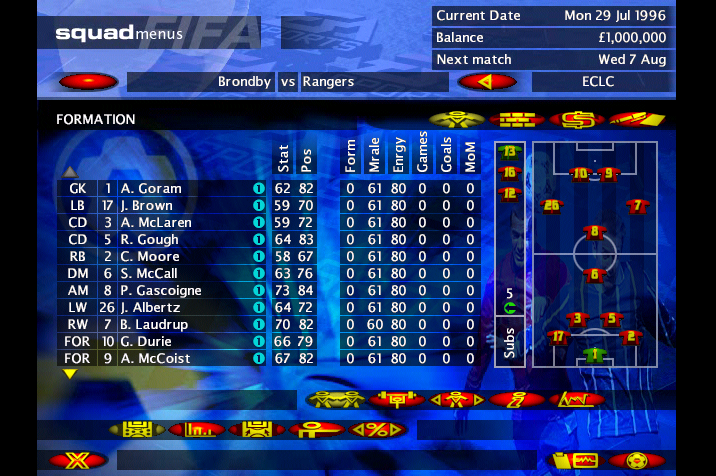The image size is (716, 476).
Task: Select goalkeeper shirt 1 on the pitch
Action: coord(595,353)
